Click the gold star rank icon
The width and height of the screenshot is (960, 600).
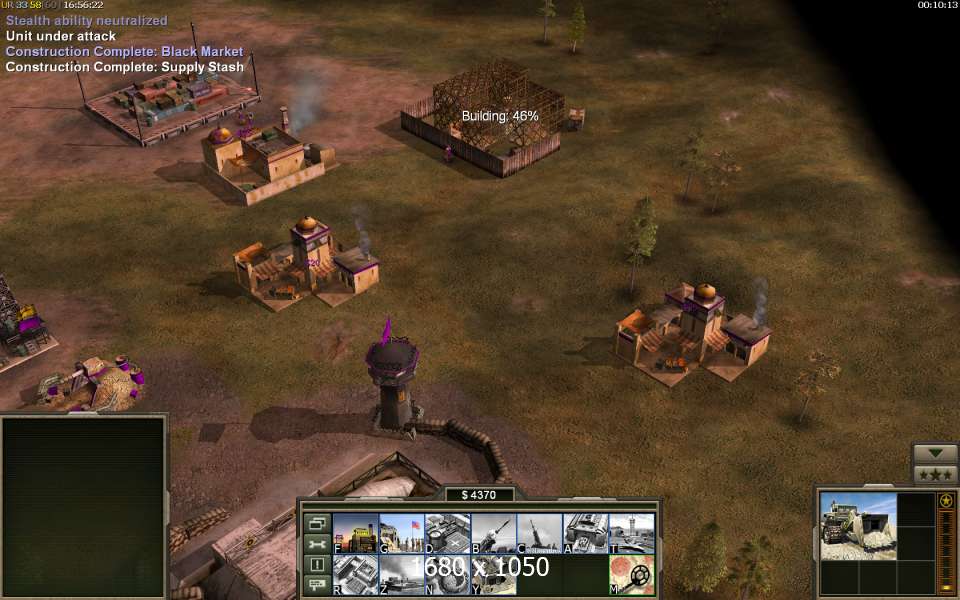[x=946, y=500]
